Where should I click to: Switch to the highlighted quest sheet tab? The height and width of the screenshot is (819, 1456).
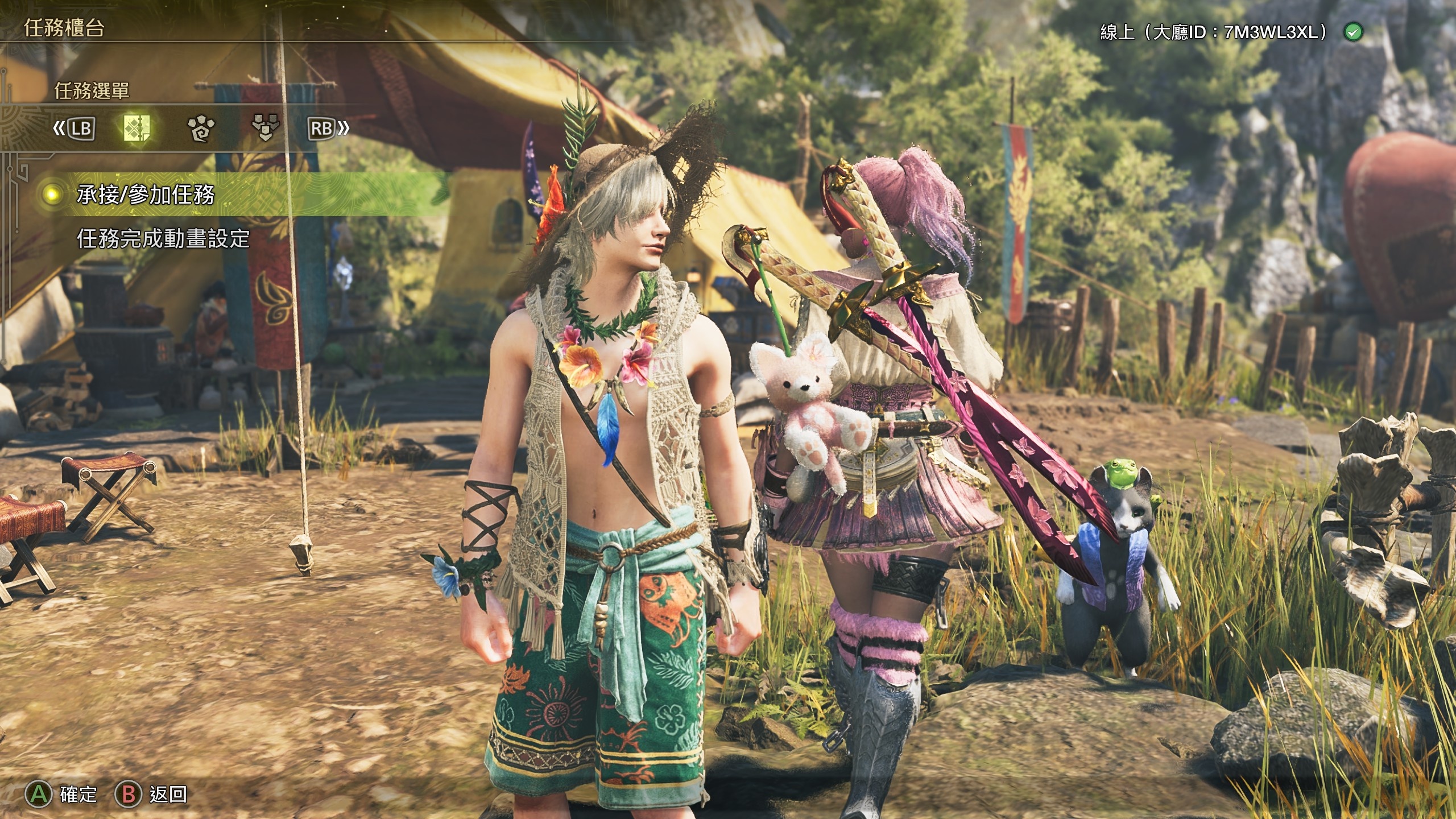point(137,129)
